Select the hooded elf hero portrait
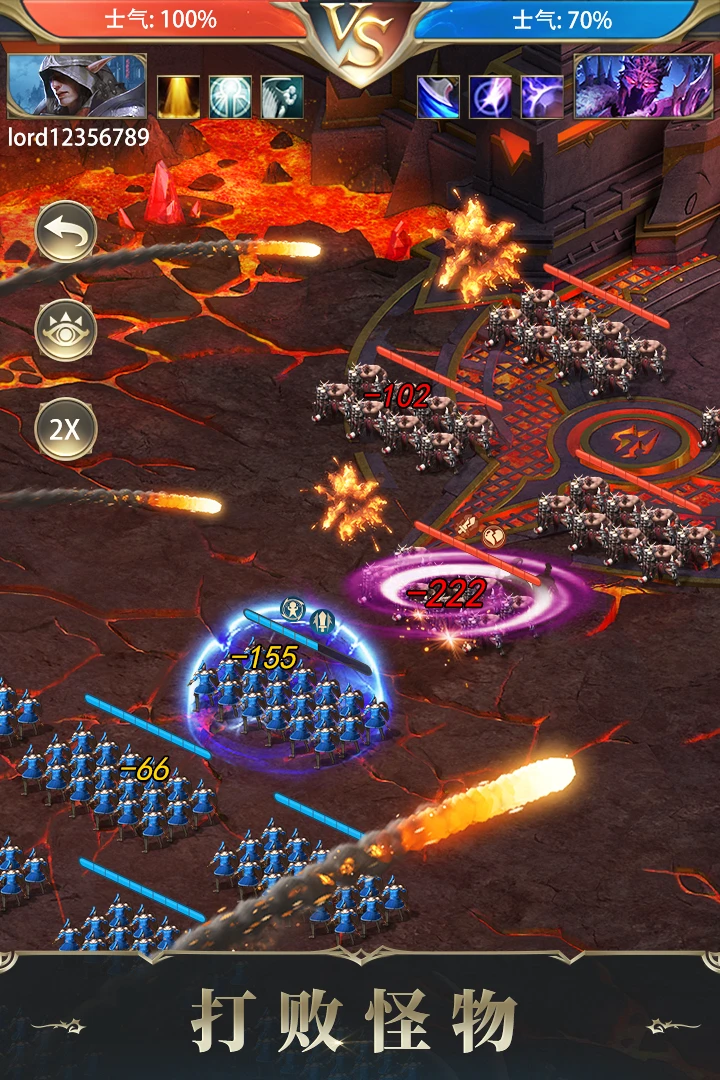720x1080 pixels. click(x=77, y=87)
